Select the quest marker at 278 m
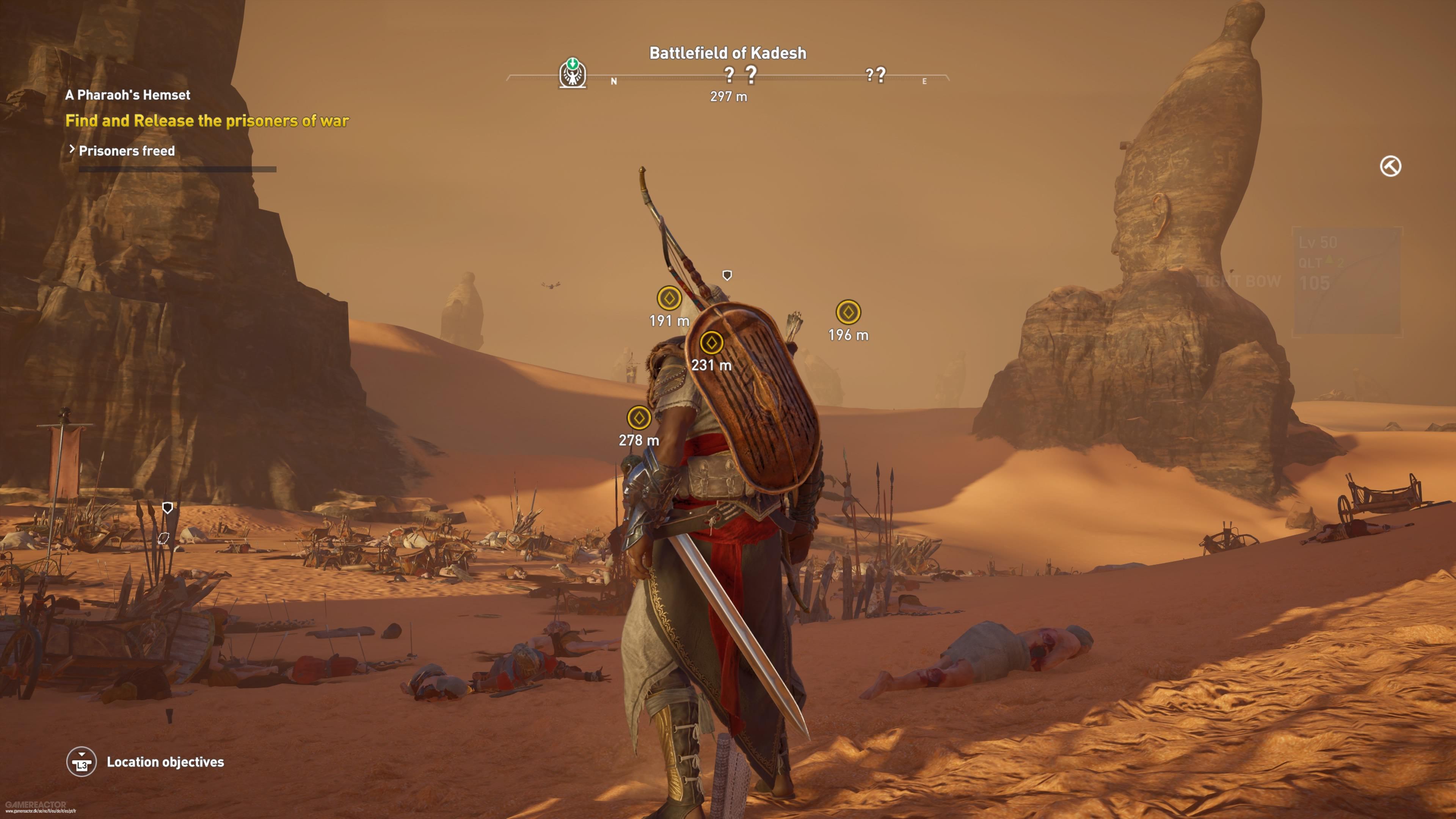1456x819 pixels. [639, 418]
